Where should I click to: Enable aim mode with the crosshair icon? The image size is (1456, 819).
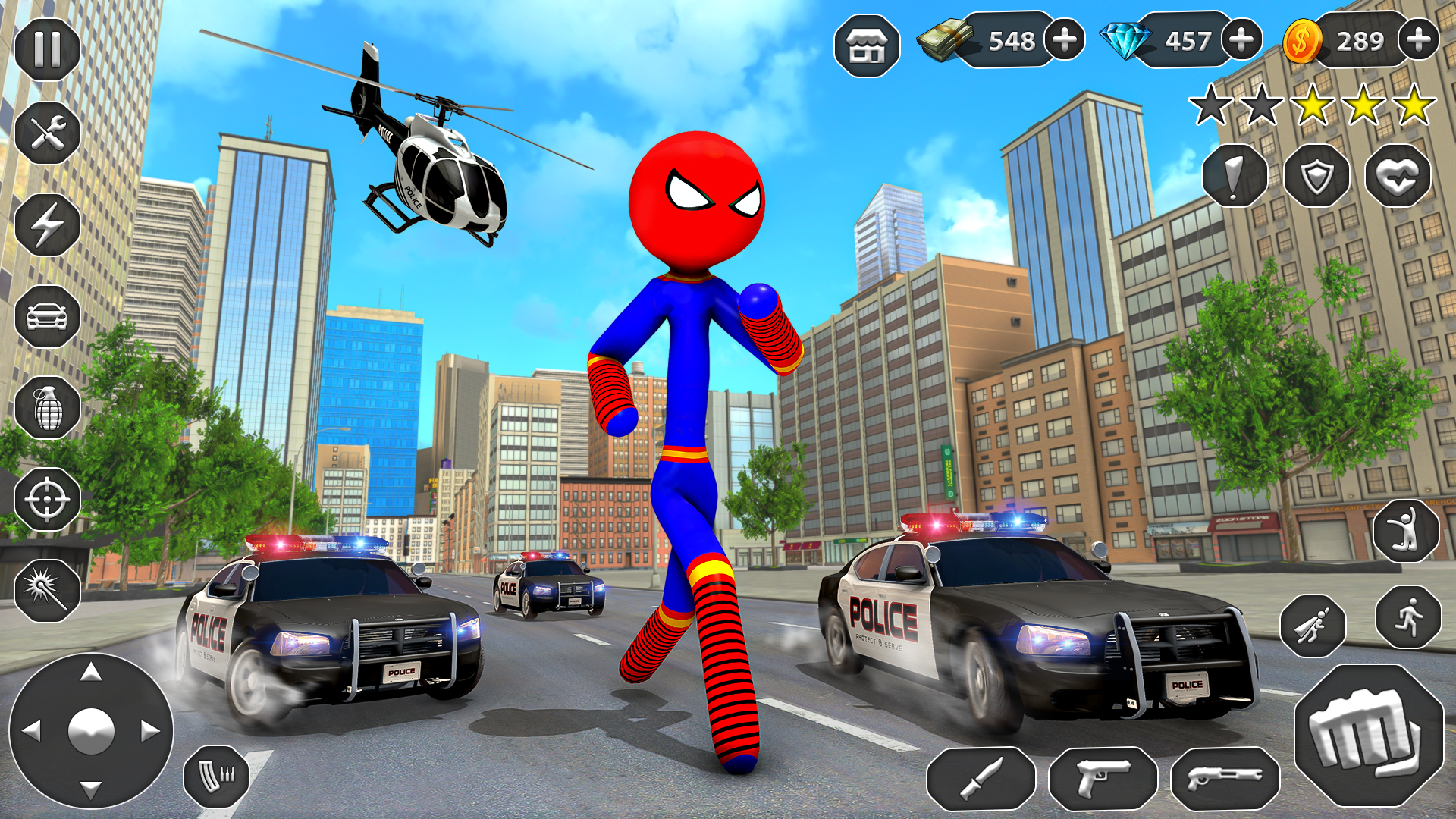point(45,500)
